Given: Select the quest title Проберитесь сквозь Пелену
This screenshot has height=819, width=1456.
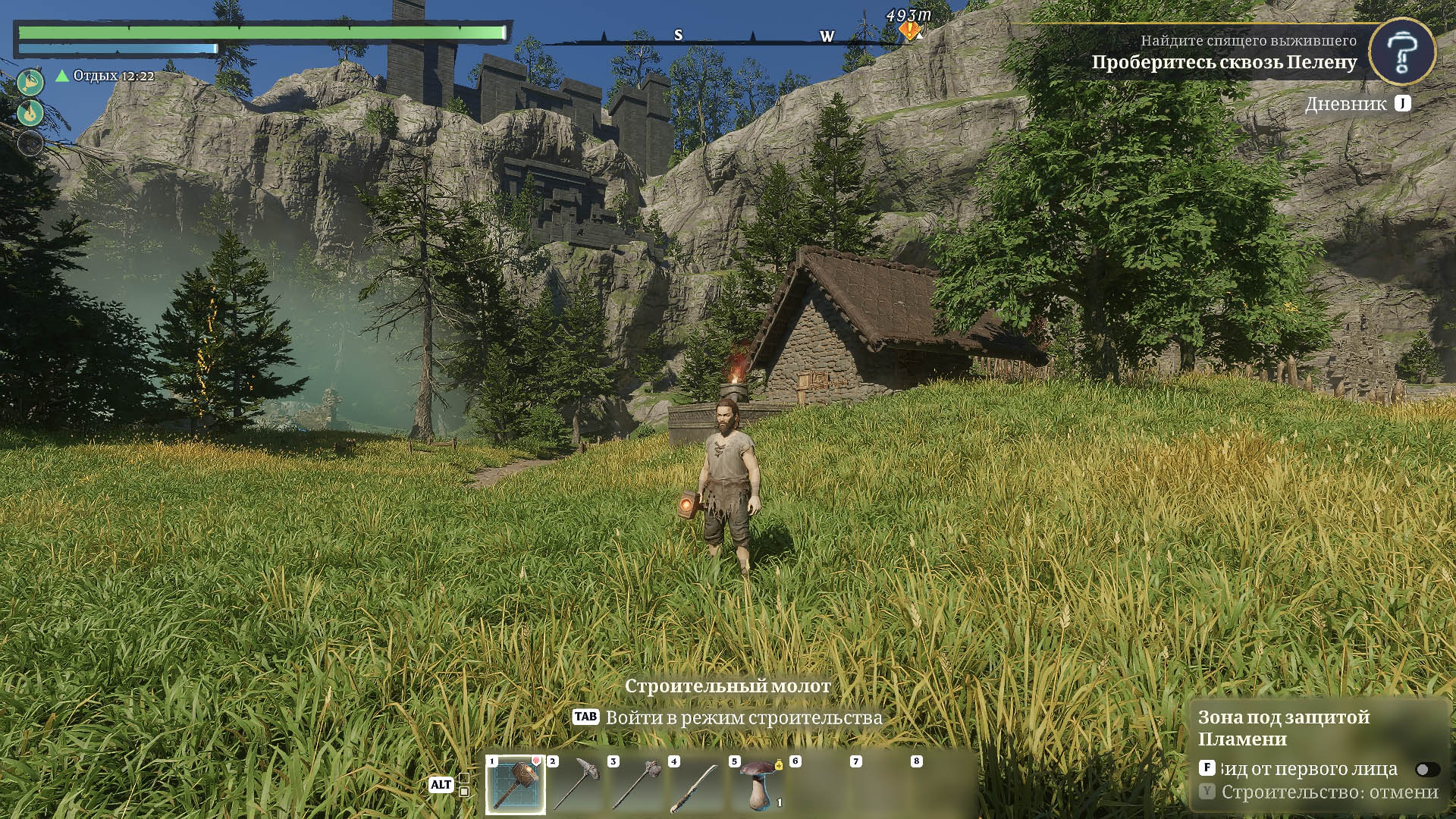Looking at the screenshot, I should tap(1224, 62).
